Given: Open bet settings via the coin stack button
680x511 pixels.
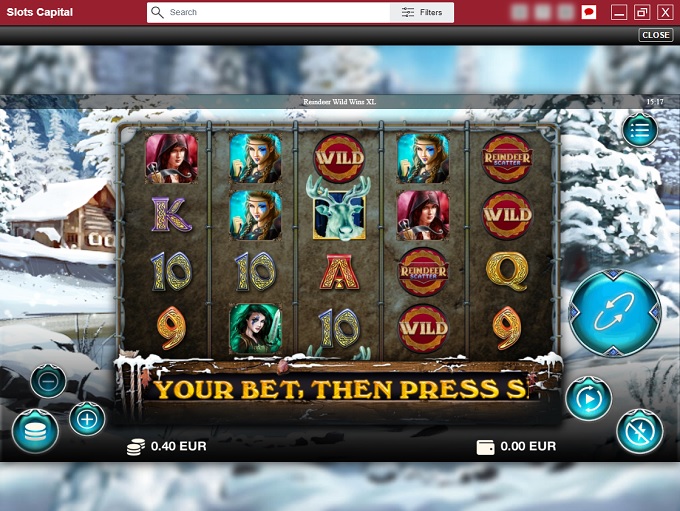Looking at the screenshot, I should [x=34, y=431].
